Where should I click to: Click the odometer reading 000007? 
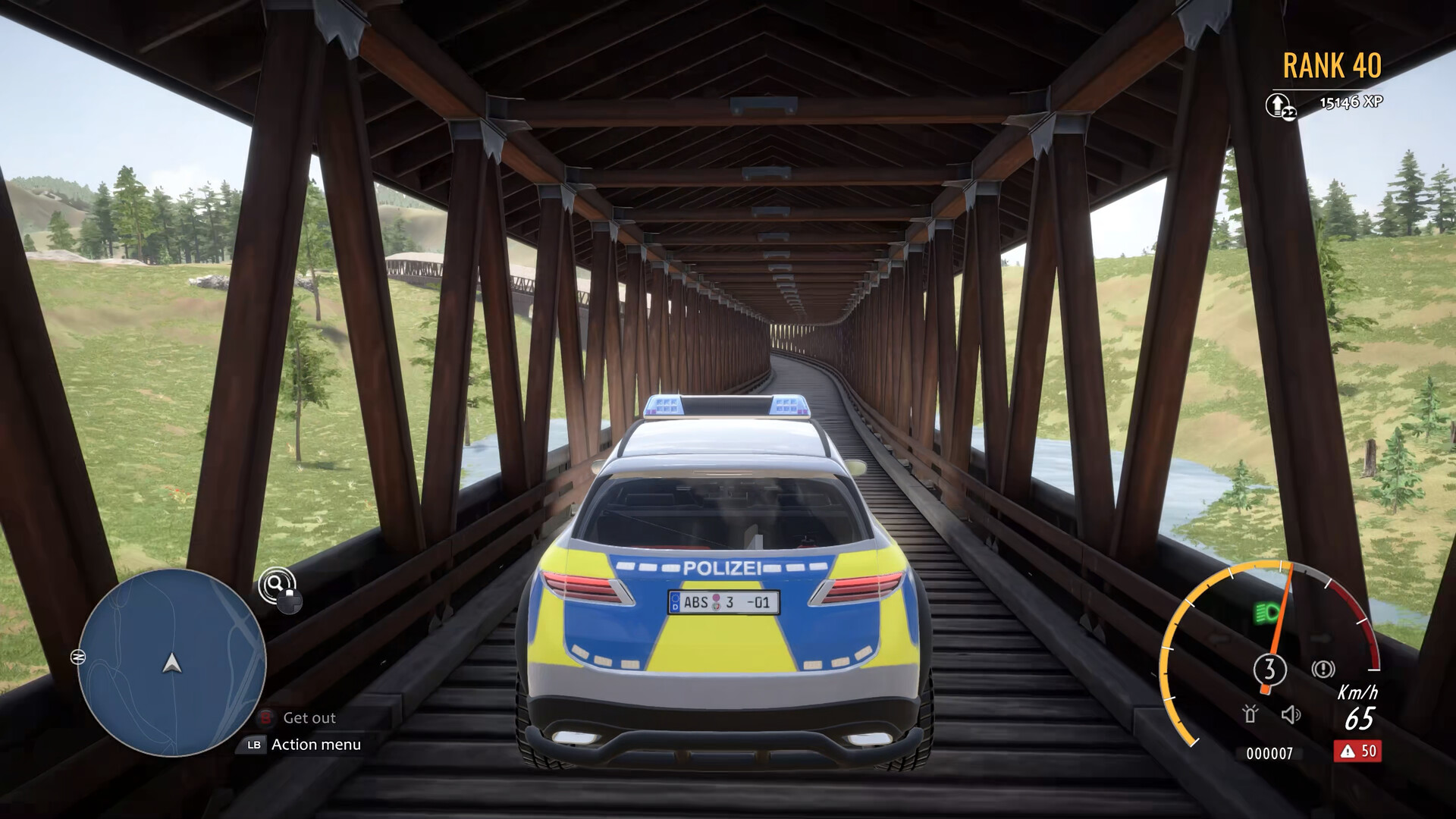[1270, 752]
